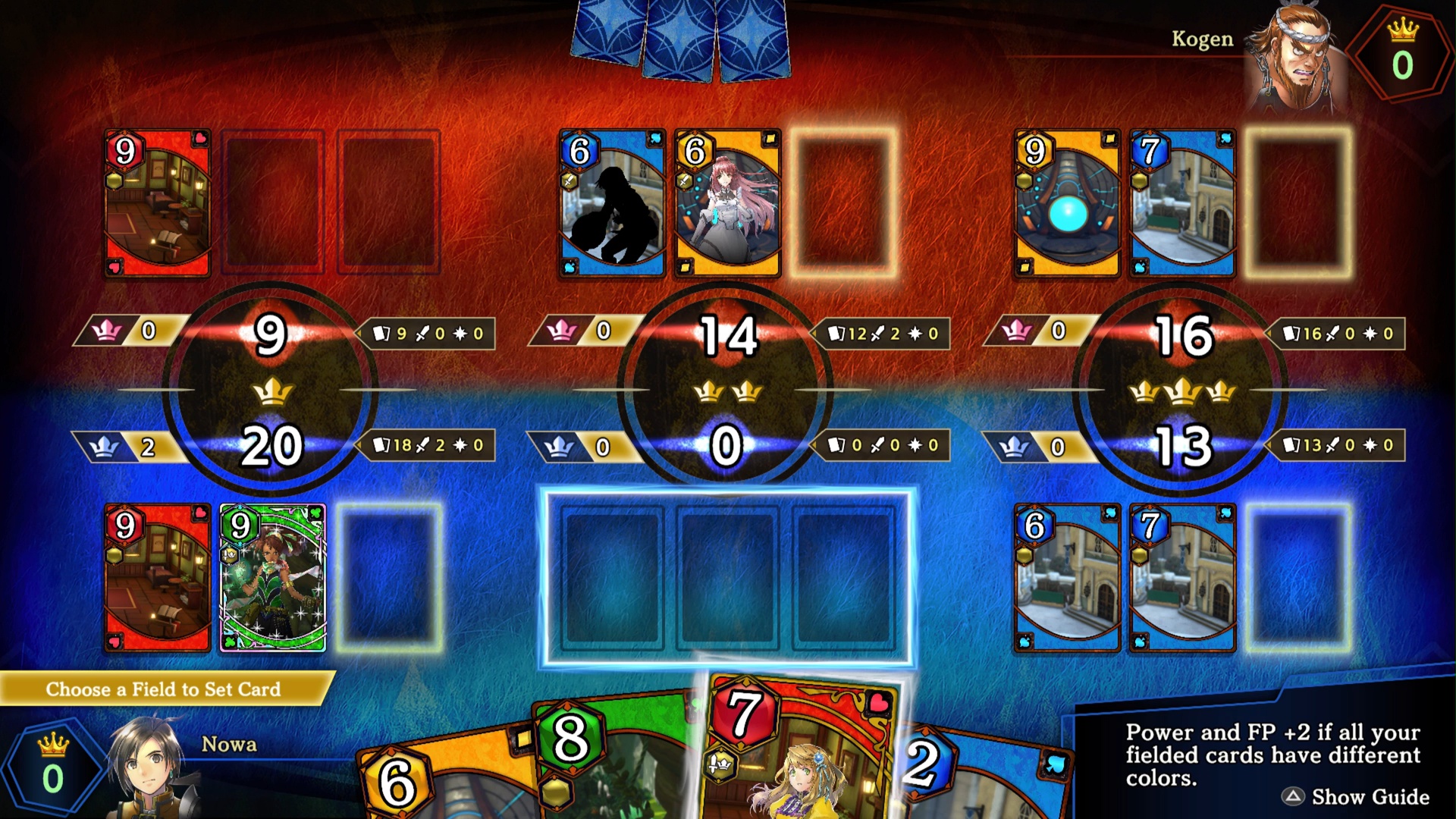Image resolution: width=1456 pixels, height=819 pixels.
Task: Inspect Kogen's black silhouette blue 6 card
Action: (612, 202)
